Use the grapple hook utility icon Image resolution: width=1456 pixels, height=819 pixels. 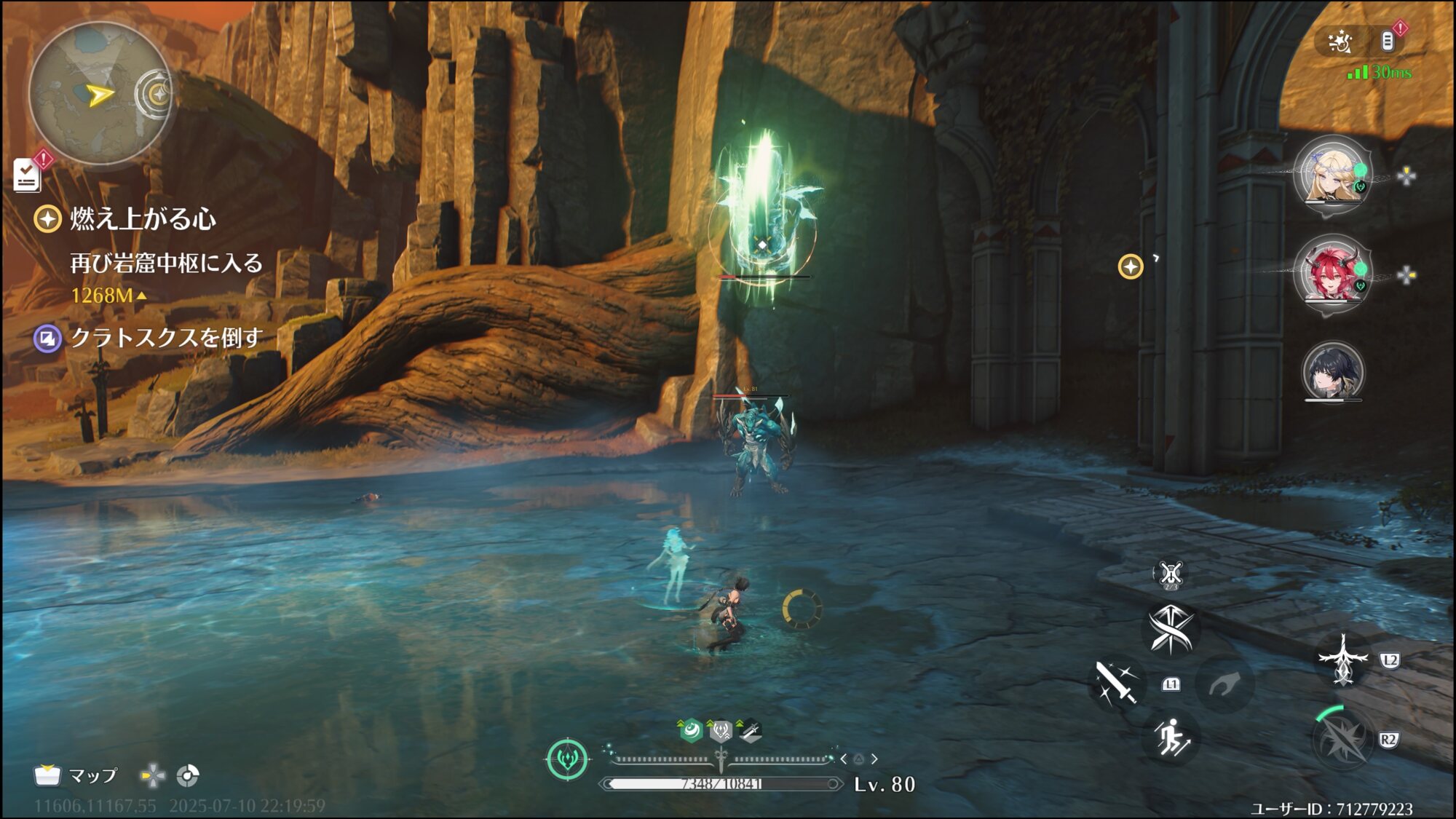click(x=1224, y=684)
